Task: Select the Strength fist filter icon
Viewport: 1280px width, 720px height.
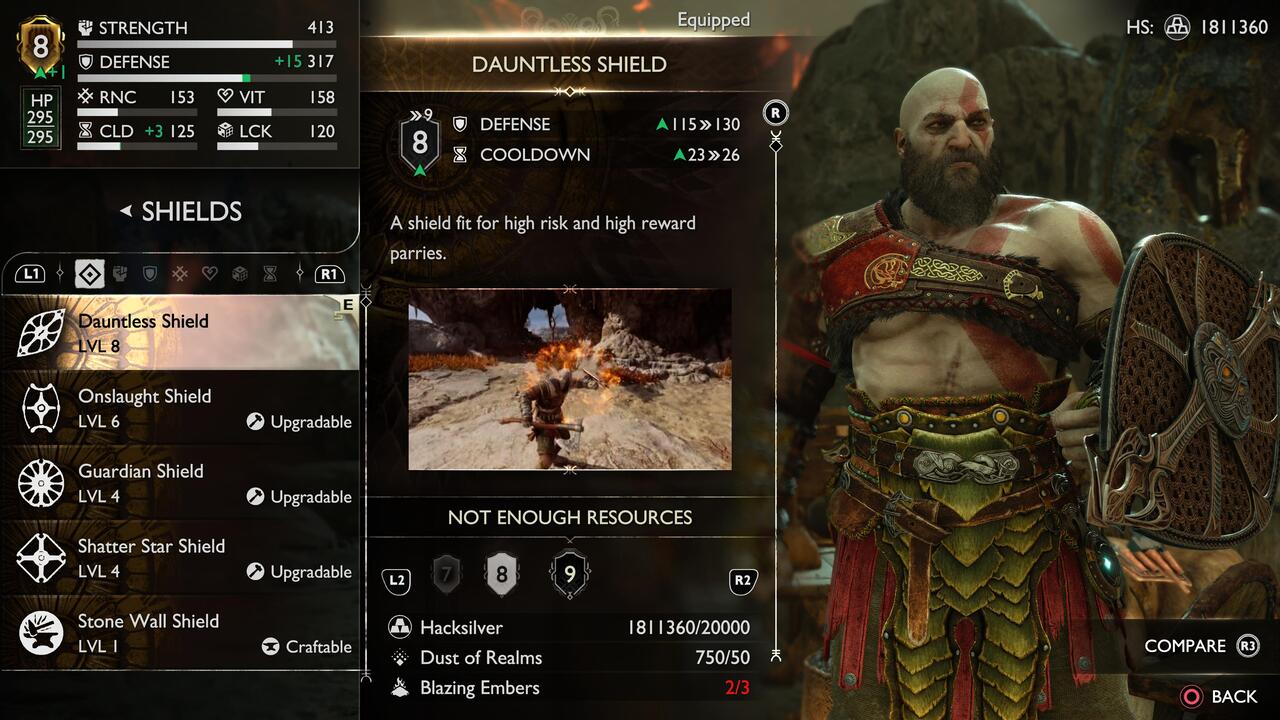Action: pyautogui.click(x=121, y=273)
